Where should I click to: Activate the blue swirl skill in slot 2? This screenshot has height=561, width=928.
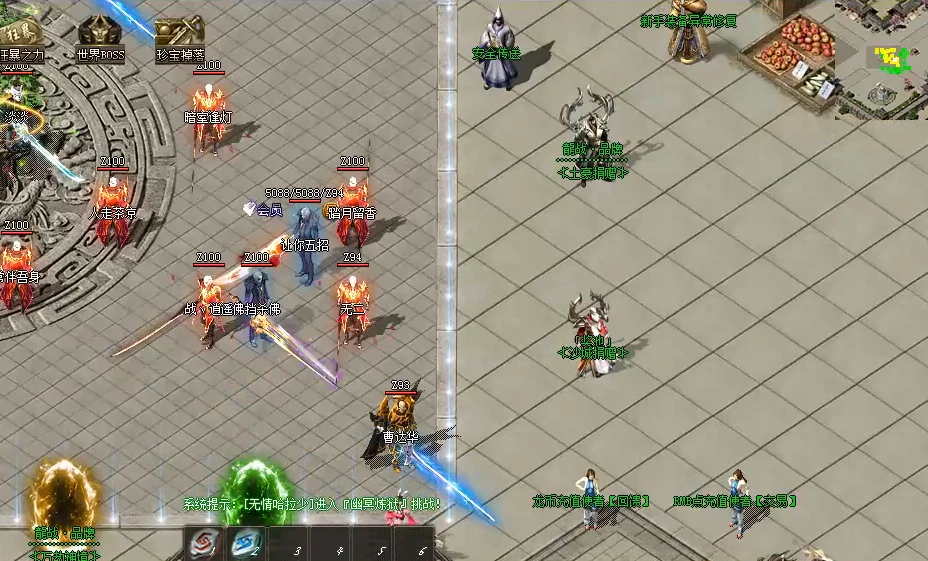click(x=245, y=543)
